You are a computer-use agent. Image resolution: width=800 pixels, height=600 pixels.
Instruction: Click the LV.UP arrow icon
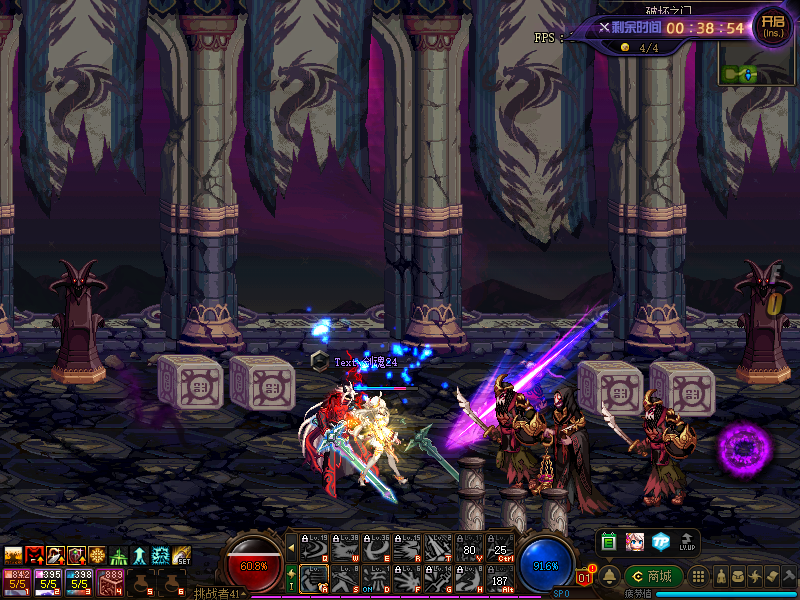688,541
